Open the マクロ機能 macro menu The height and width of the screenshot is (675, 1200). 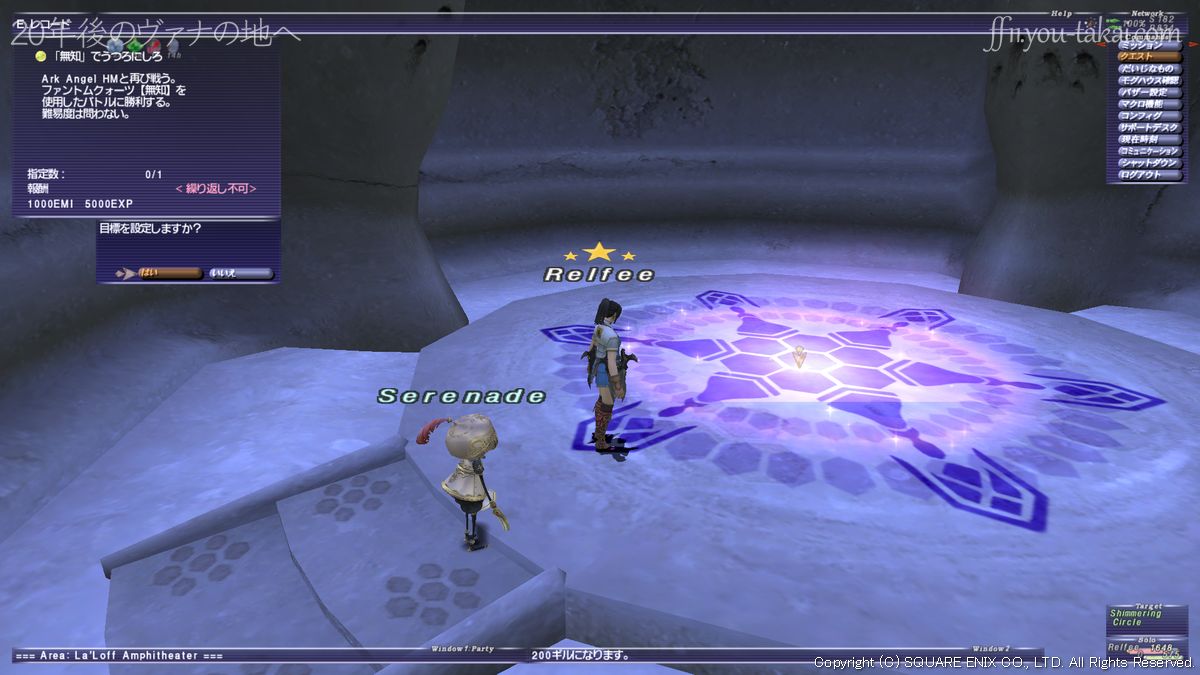(1148, 104)
